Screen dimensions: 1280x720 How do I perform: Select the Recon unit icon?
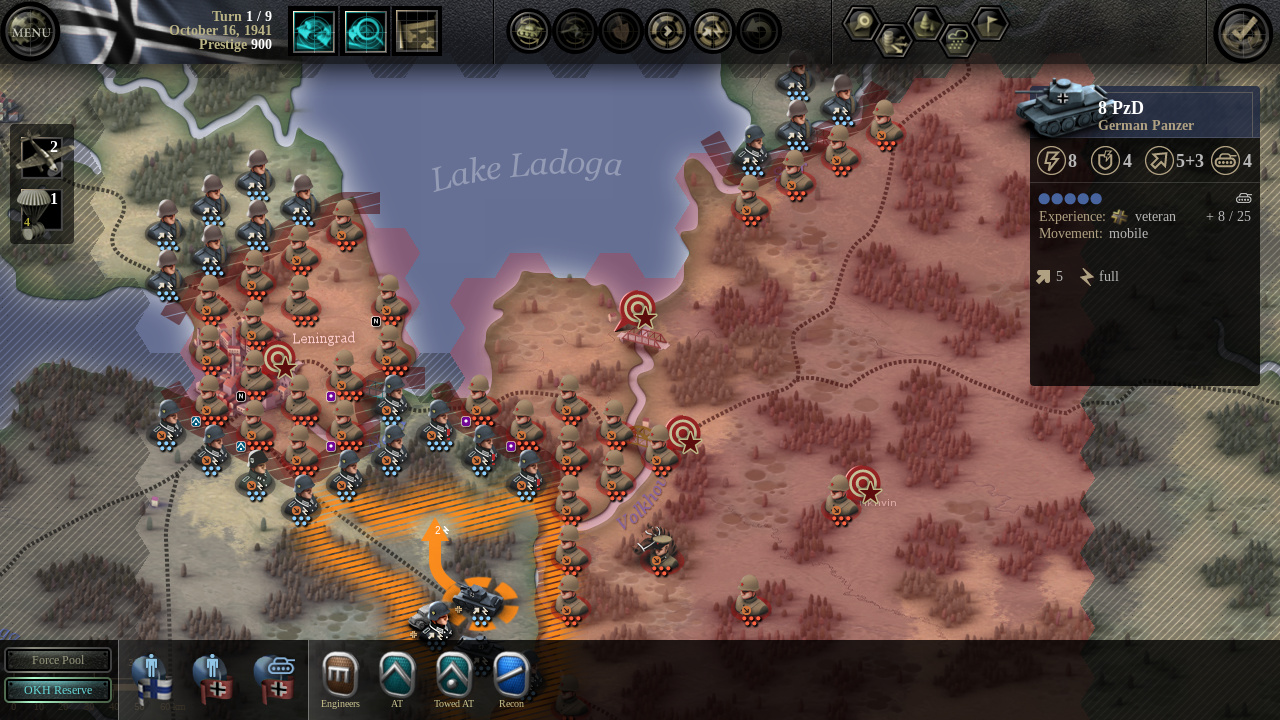point(511,675)
